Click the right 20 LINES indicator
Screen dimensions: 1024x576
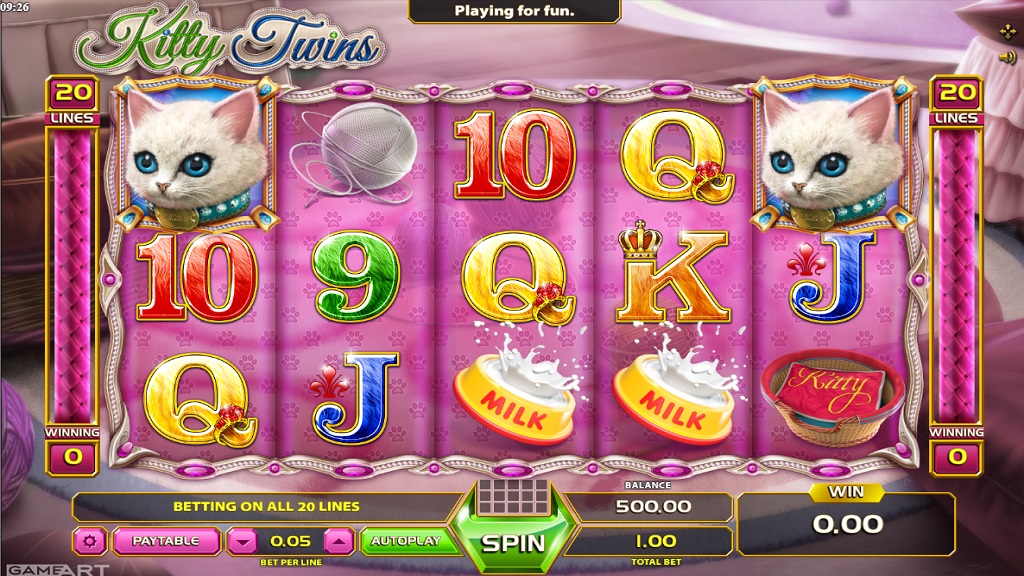(x=957, y=101)
